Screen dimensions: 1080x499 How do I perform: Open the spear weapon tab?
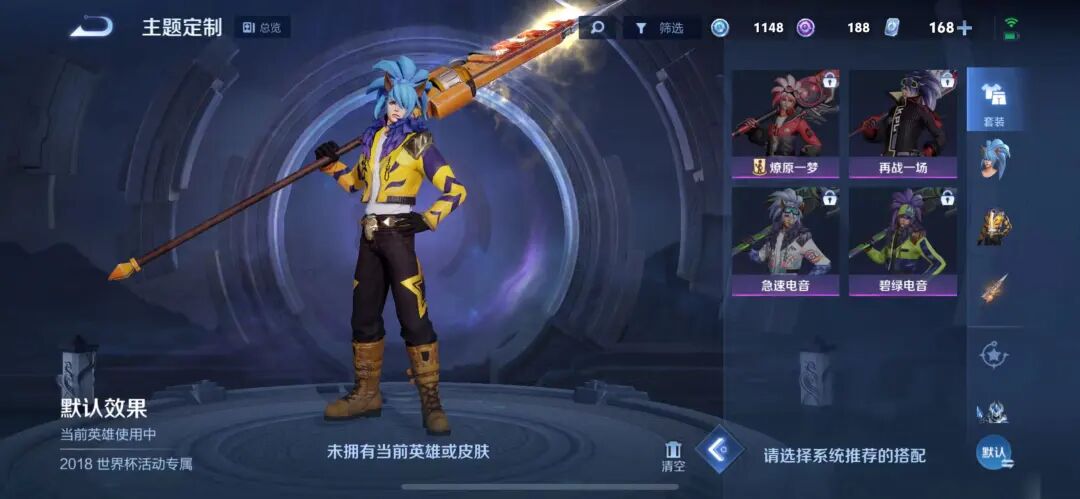pos(993,290)
